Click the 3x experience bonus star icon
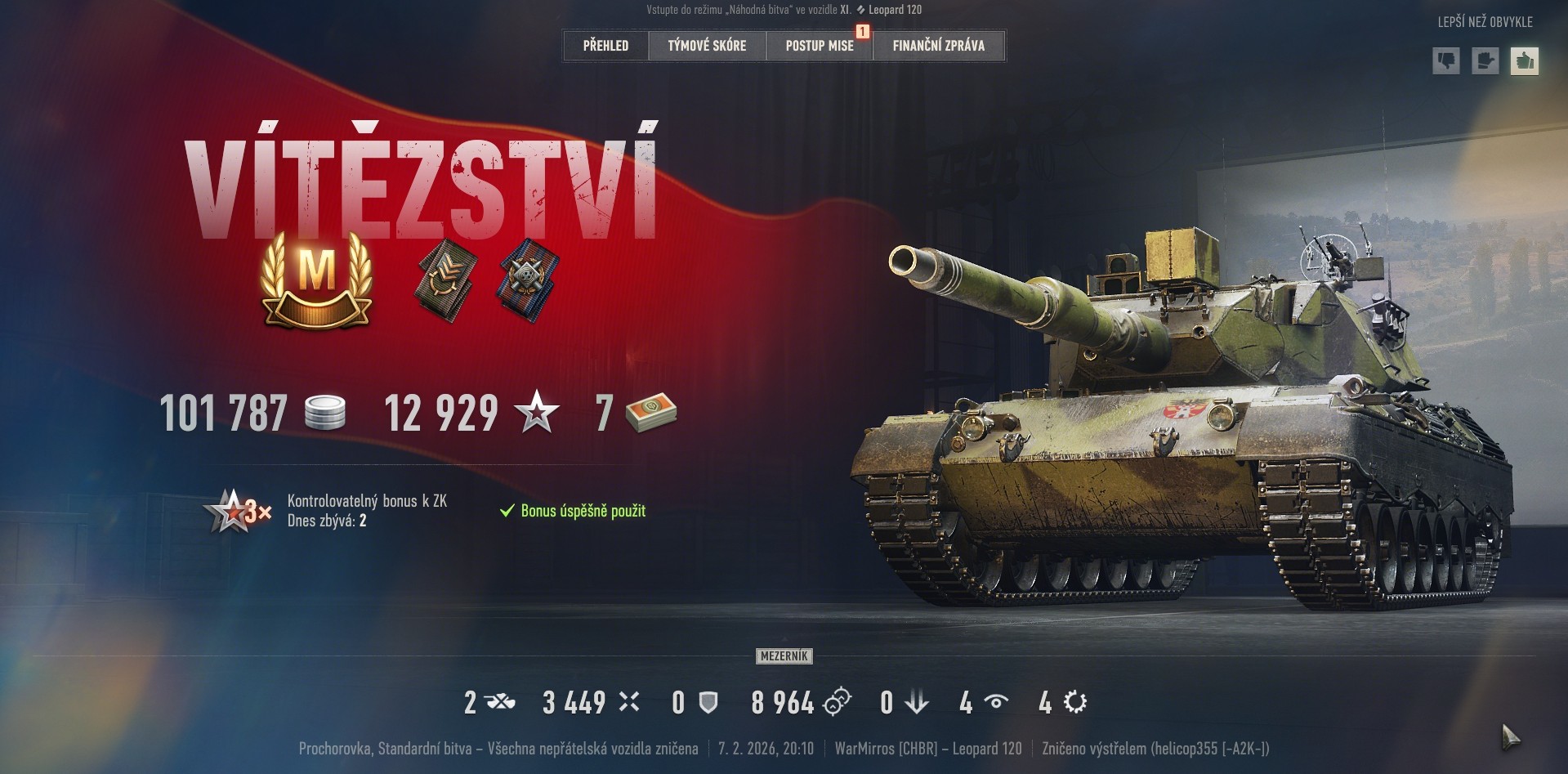Image resolution: width=1568 pixels, height=774 pixels. click(238, 511)
